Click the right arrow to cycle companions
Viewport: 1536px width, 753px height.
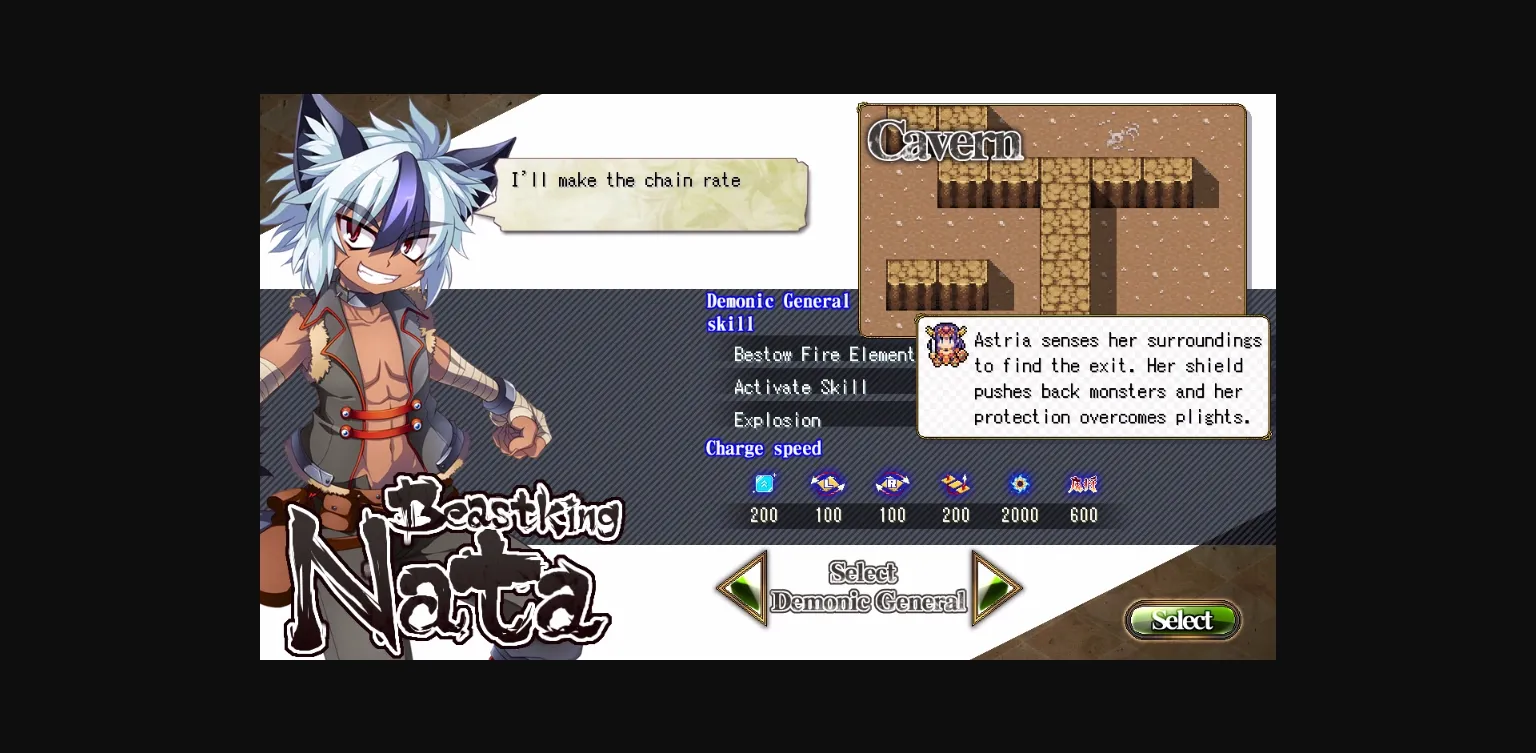(997, 589)
